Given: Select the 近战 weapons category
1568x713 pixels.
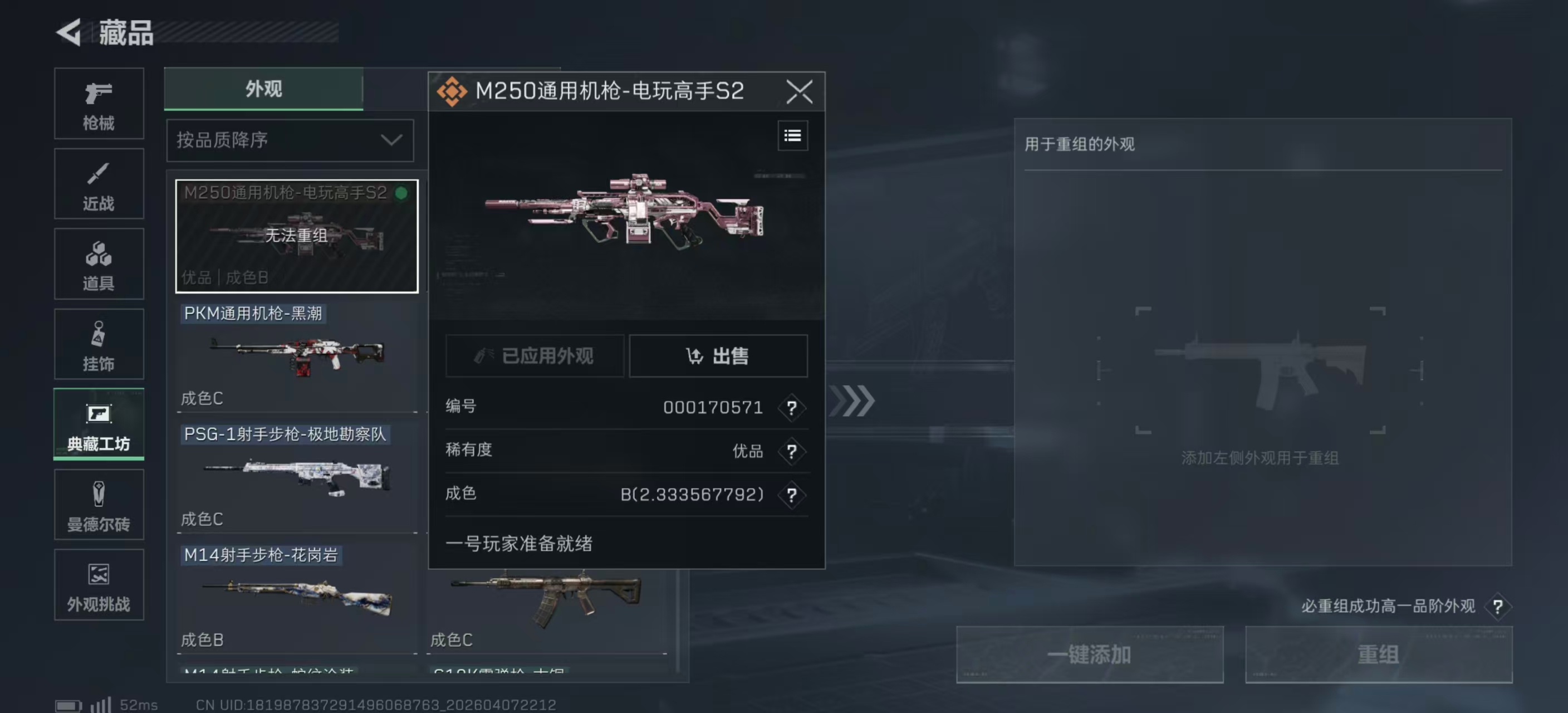Looking at the screenshot, I should 99,184.
